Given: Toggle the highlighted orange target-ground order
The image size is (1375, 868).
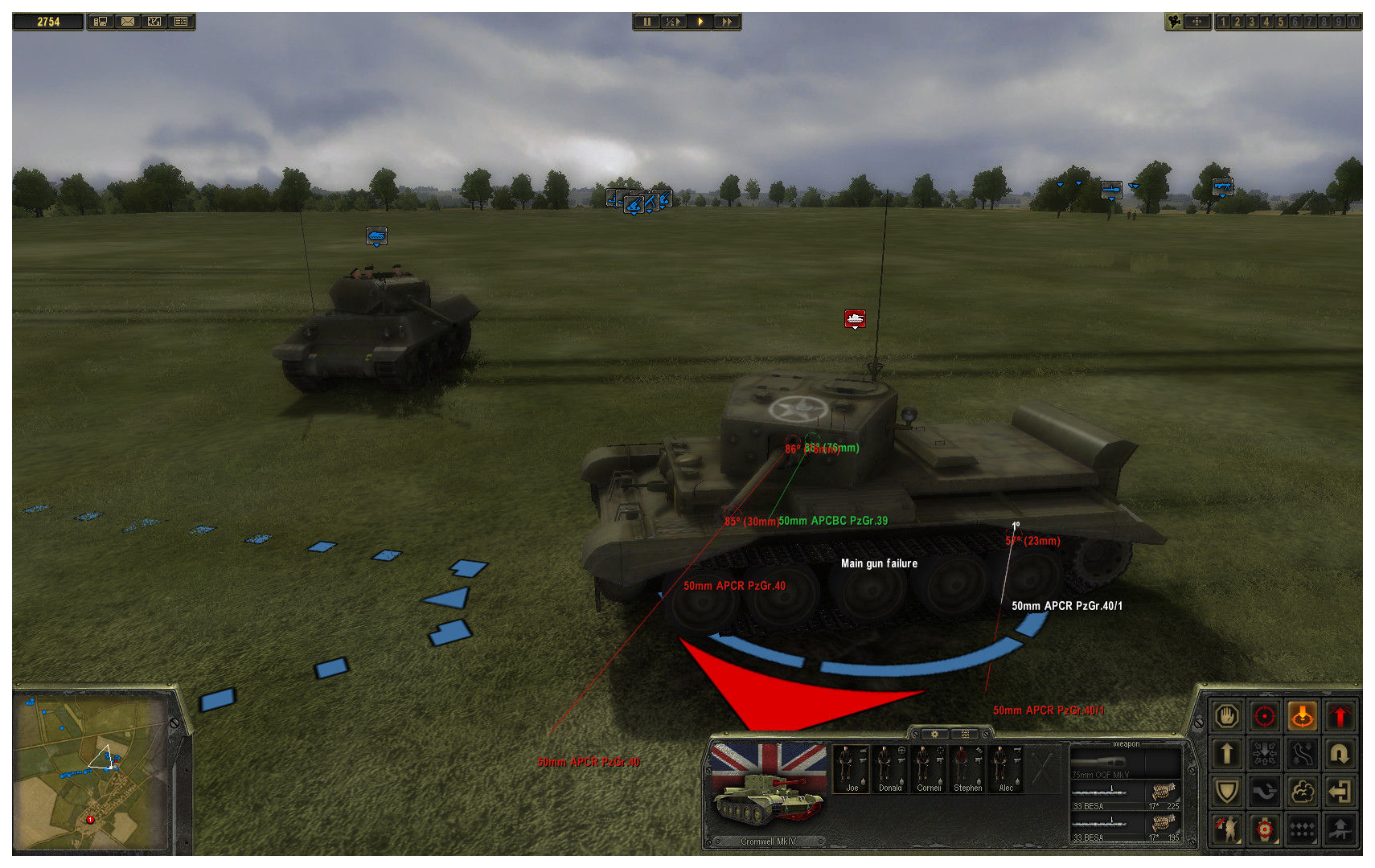Looking at the screenshot, I should tap(1302, 716).
